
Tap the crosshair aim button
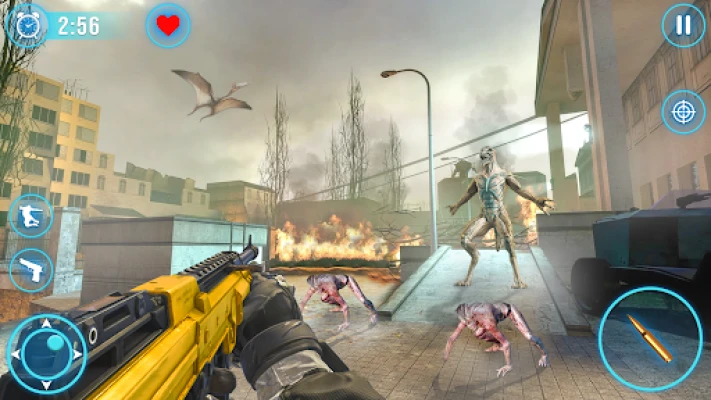click(x=683, y=111)
